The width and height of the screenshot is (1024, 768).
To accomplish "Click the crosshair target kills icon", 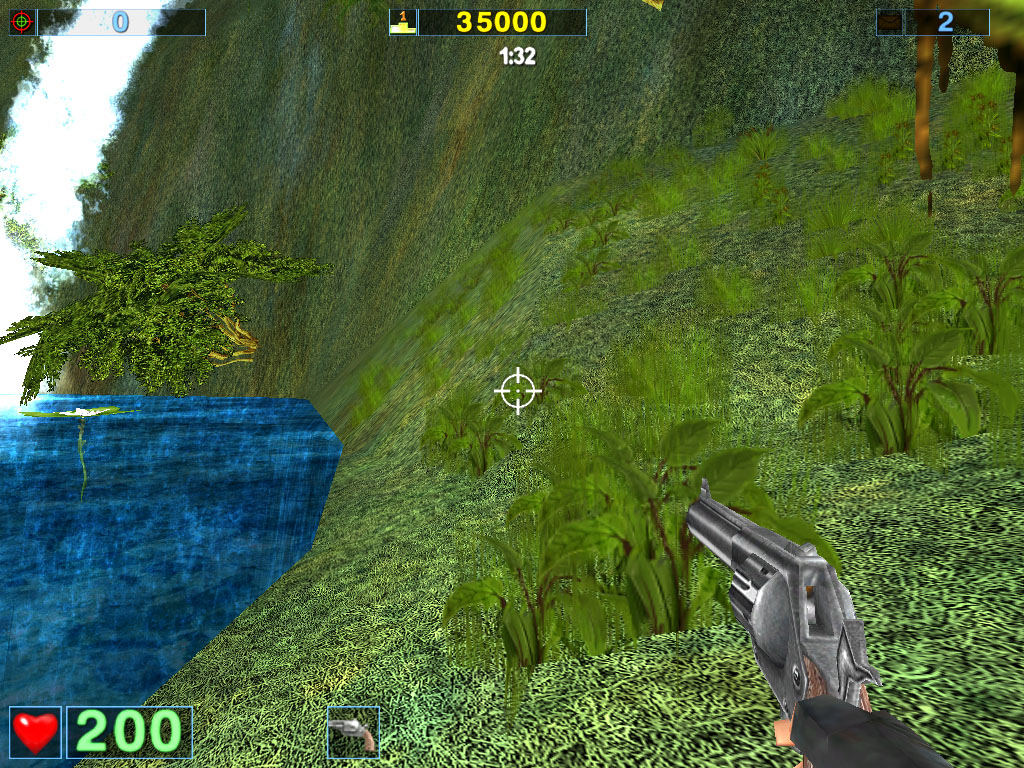I will 22,22.
